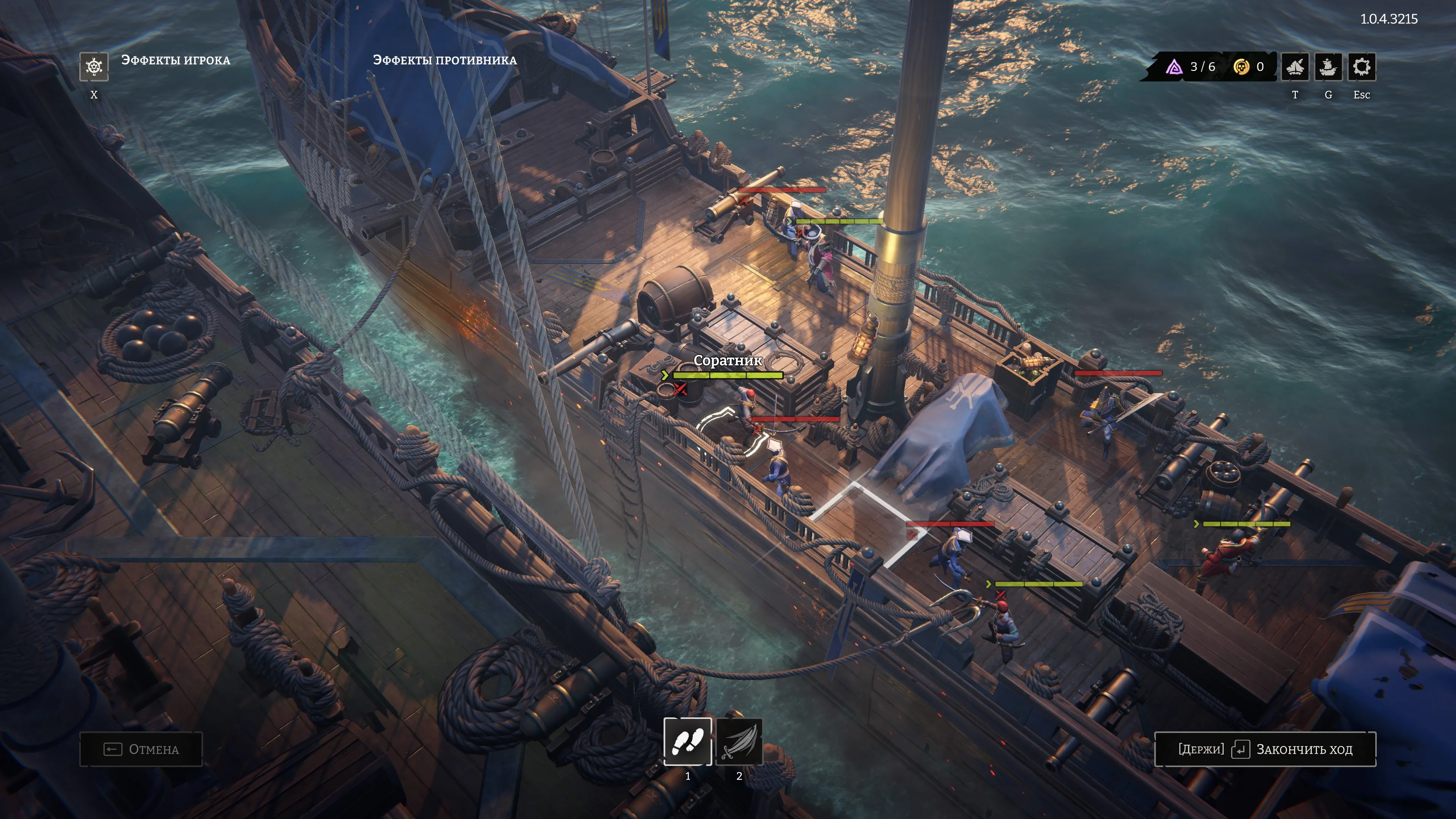Activate the sword slash attack ability
This screenshot has height=819, width=1456.
(739, 741)
